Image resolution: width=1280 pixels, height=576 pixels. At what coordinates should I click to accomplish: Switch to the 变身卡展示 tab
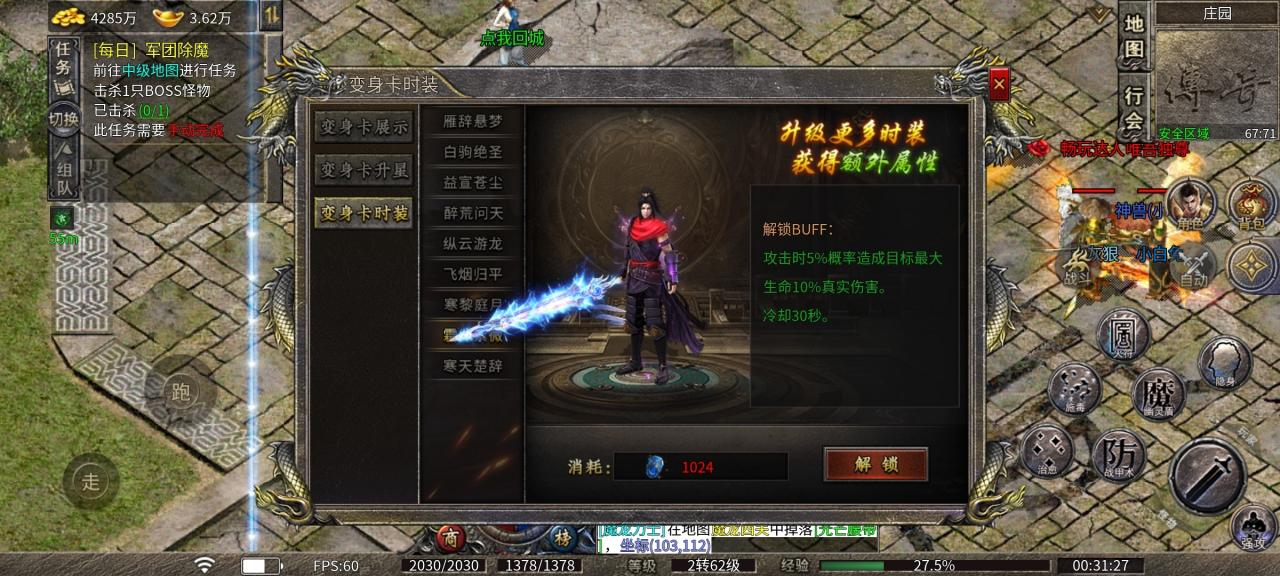pyautogui.click(x=364, y=127)
